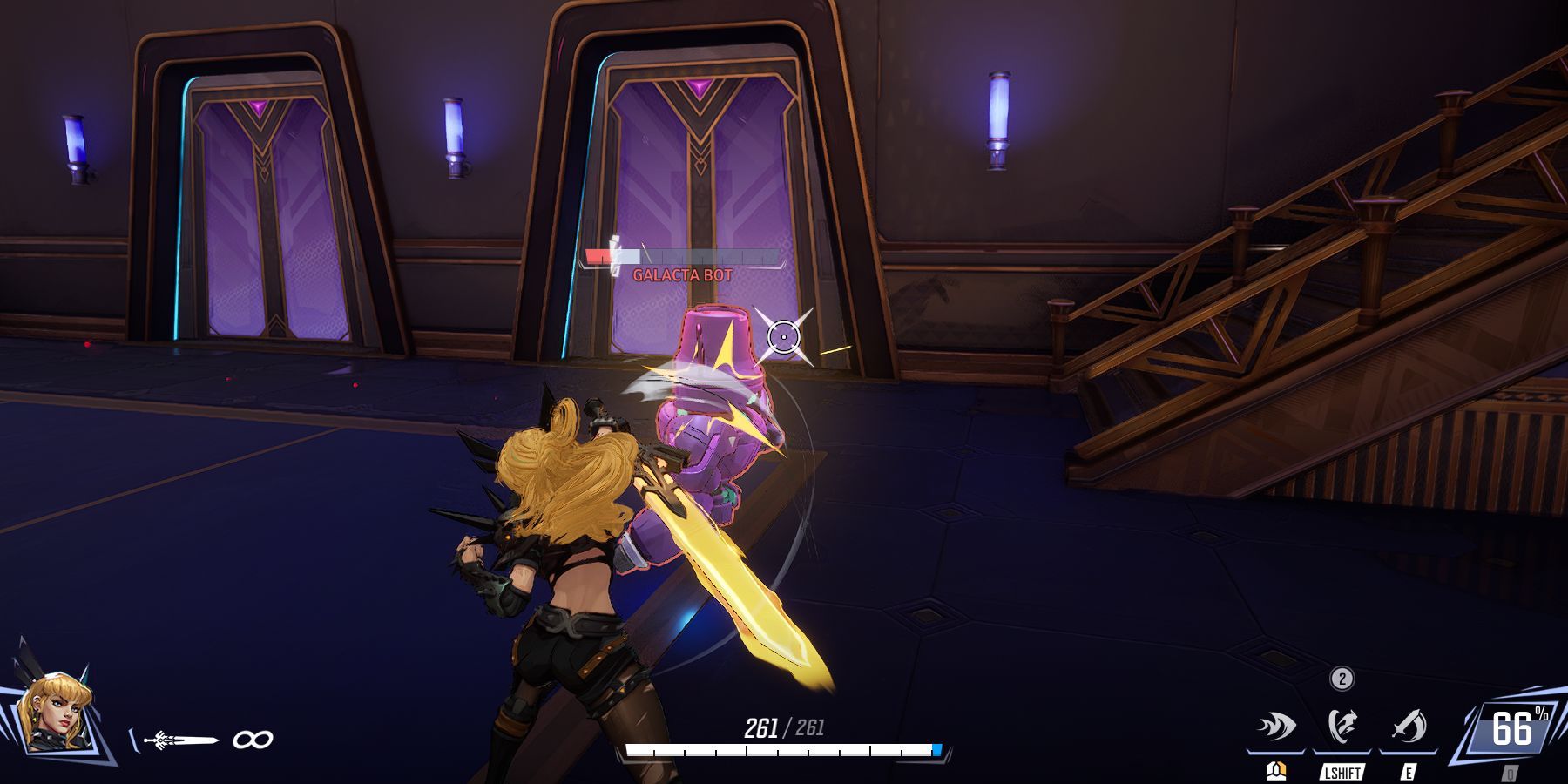Use the demon summon ability icon
This screenshot has width=1568, height=784.
[1342, 727]
